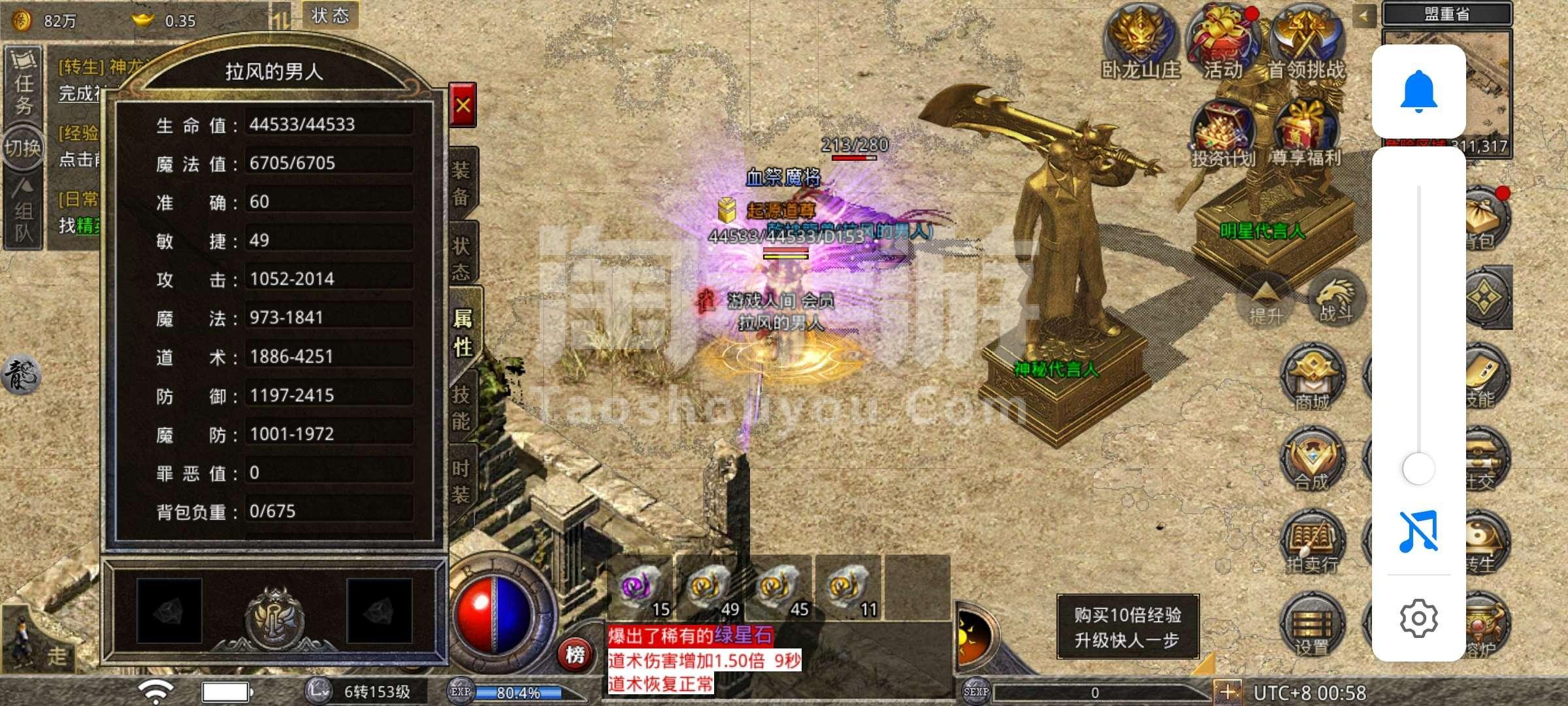Select the 时装 fashion tab
Screen dimensions: 1568x706
pyautogui.click(x=461, y=480)
